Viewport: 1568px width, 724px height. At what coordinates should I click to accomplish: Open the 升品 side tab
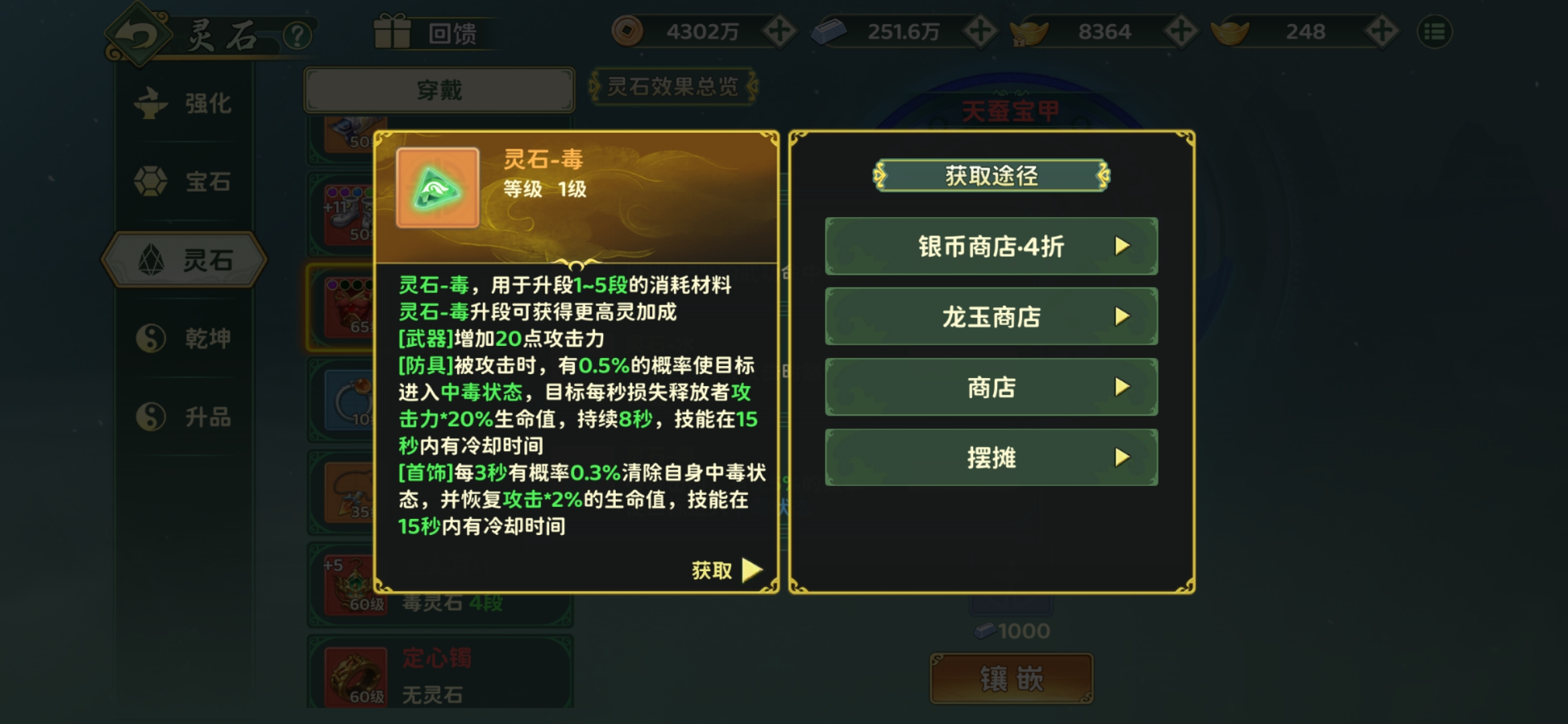tap(184, 417)
